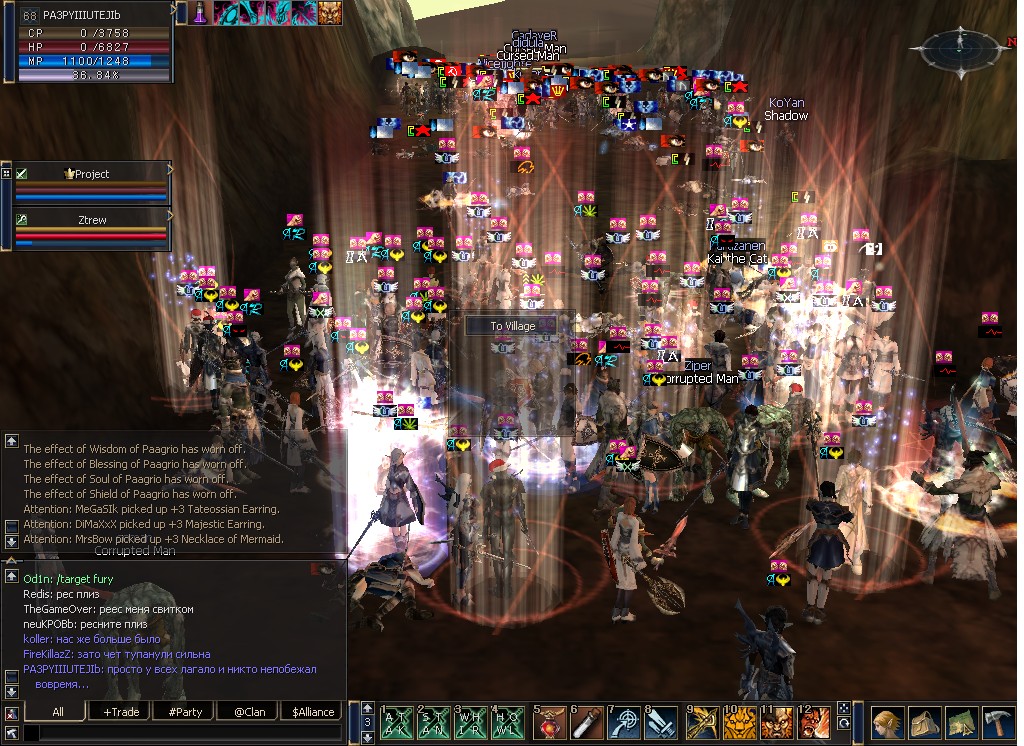Focus the chat message input field

pyautogui.click(x=190, y=733)
